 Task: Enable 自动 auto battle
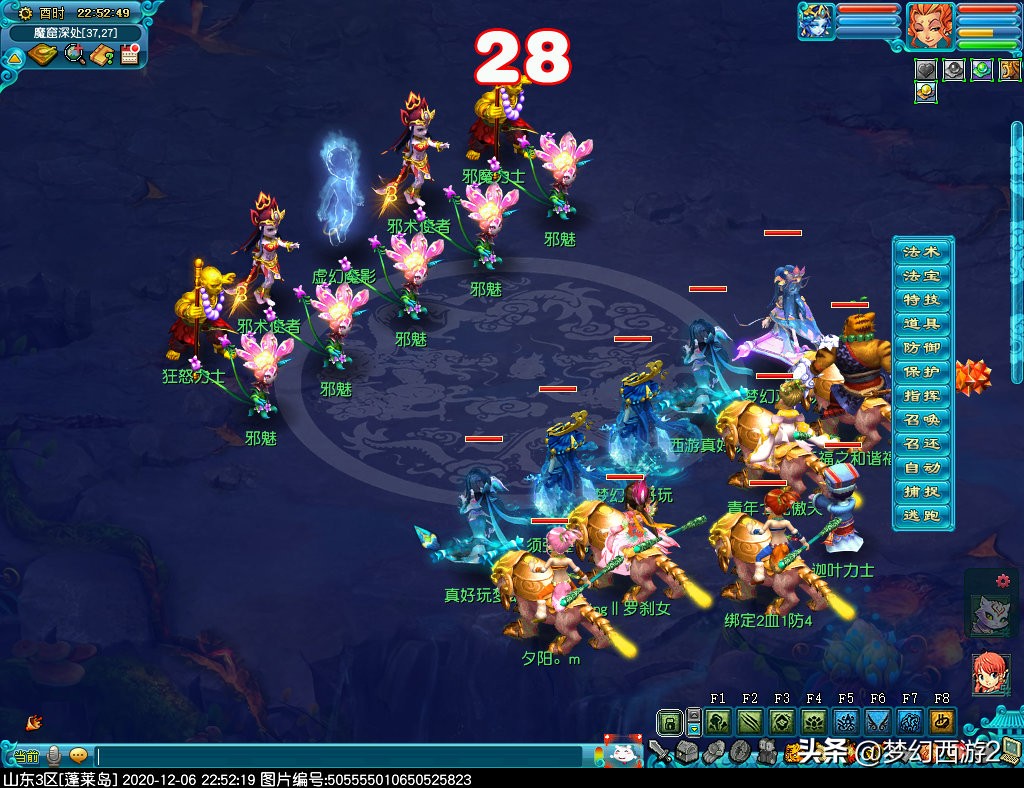[x=922, y=468]
